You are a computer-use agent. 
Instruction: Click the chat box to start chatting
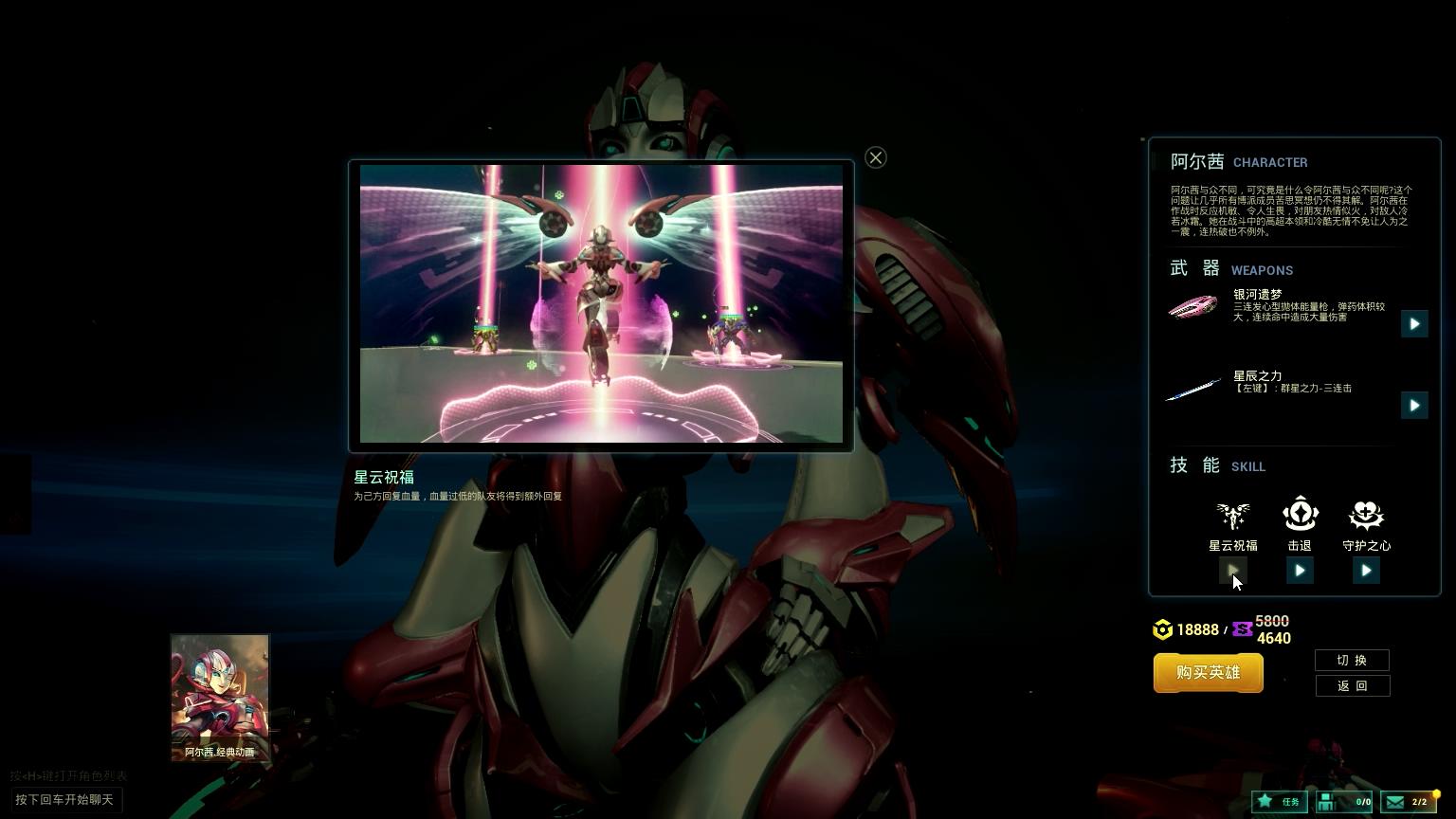[66, 800]
